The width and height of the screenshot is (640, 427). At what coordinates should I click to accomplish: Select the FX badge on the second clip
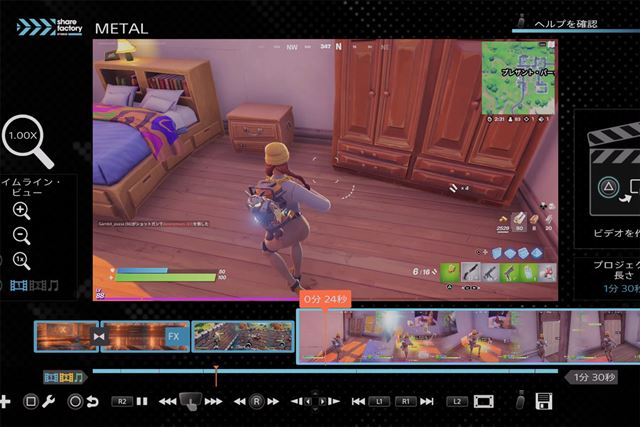coord(173,337)
